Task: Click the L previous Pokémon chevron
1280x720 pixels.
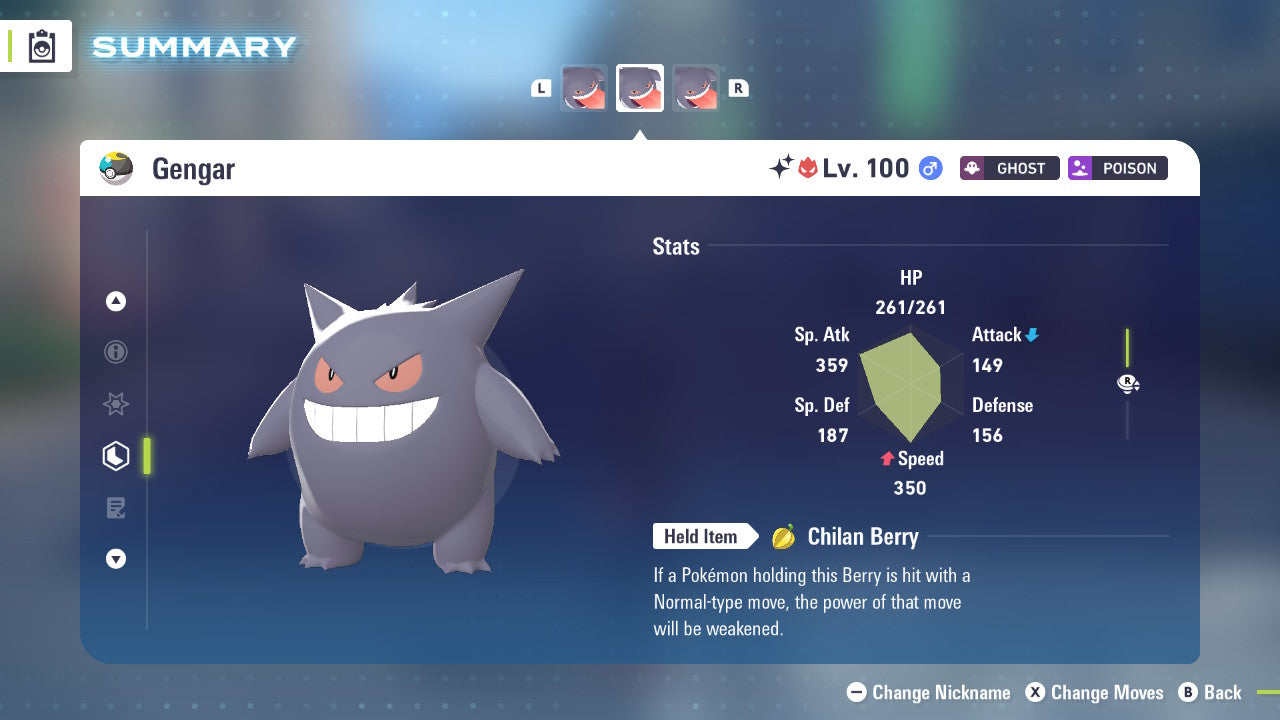Action: (x=541, y=88)
